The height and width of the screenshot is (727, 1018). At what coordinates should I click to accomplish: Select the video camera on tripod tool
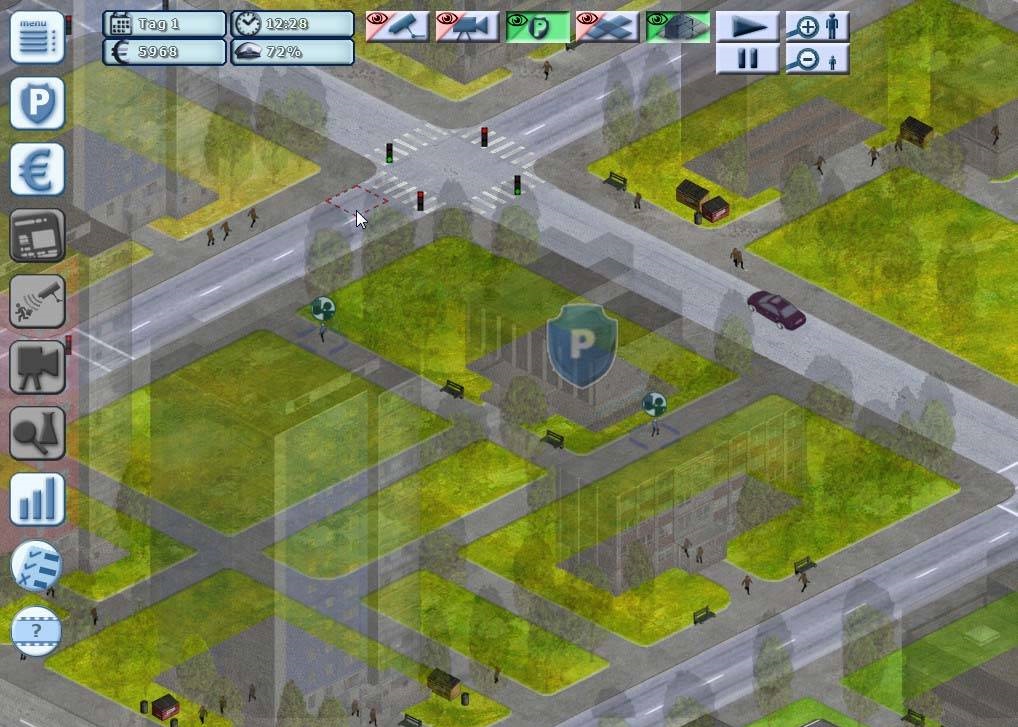tap(38, 367)
